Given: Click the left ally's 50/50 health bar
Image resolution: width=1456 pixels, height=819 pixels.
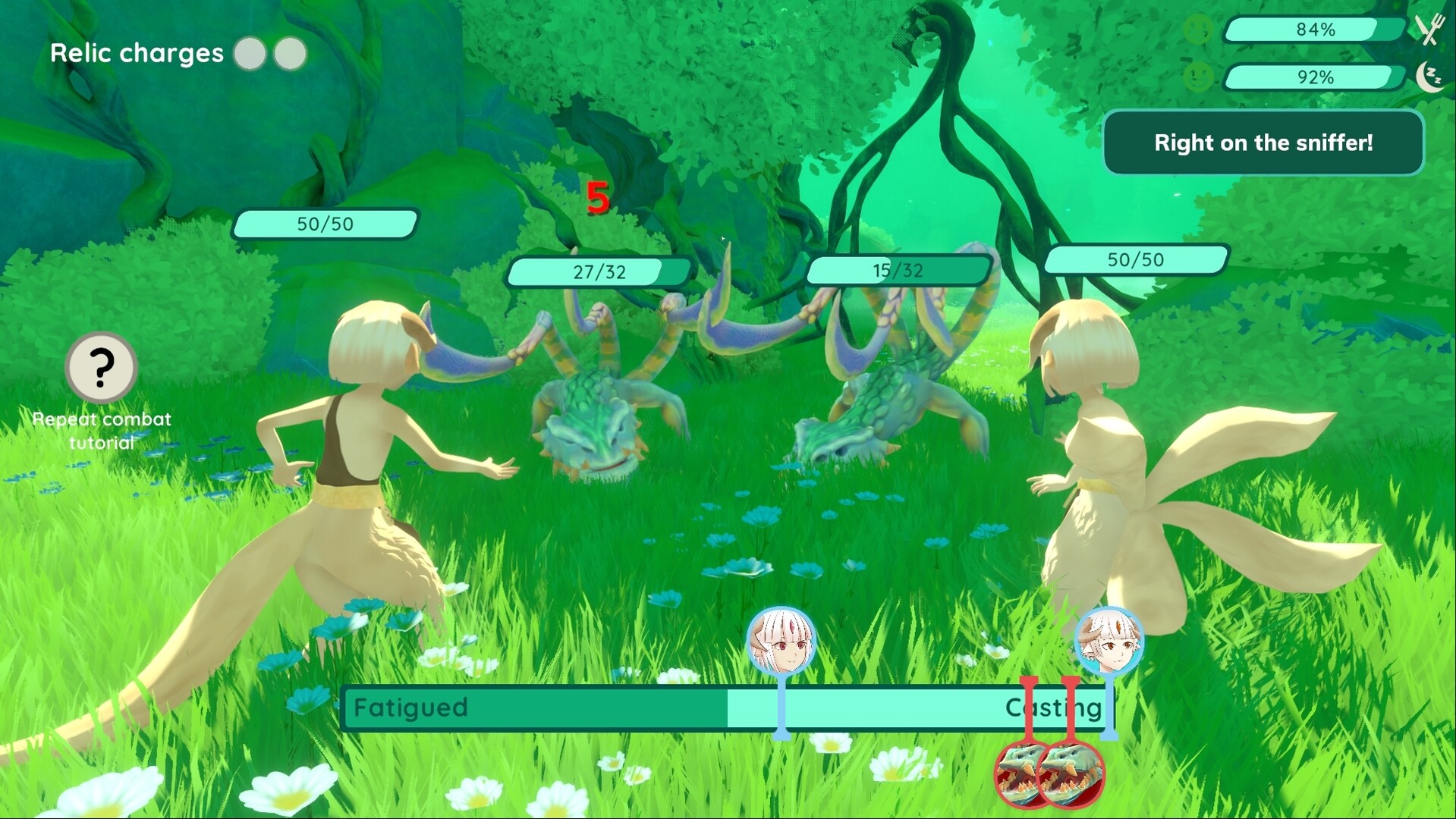Looking at the screenshot, I should (325, 223).
